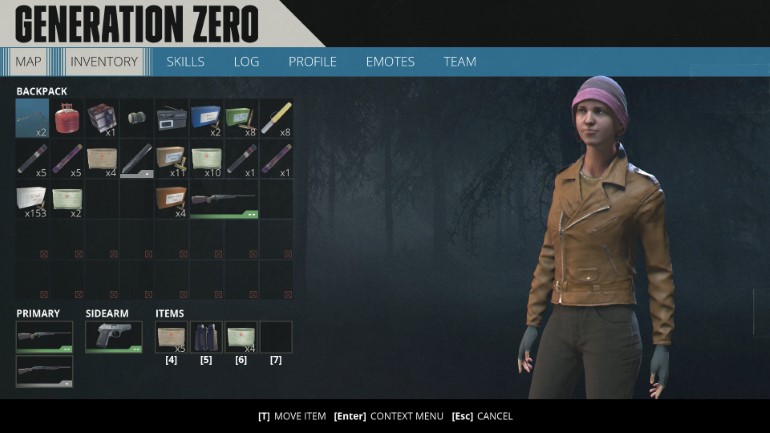Image resolution: width=770 pixels, height=433 pixels.
Task: Select the hunting rifle in backpack
Action: [x=224, y=199]
